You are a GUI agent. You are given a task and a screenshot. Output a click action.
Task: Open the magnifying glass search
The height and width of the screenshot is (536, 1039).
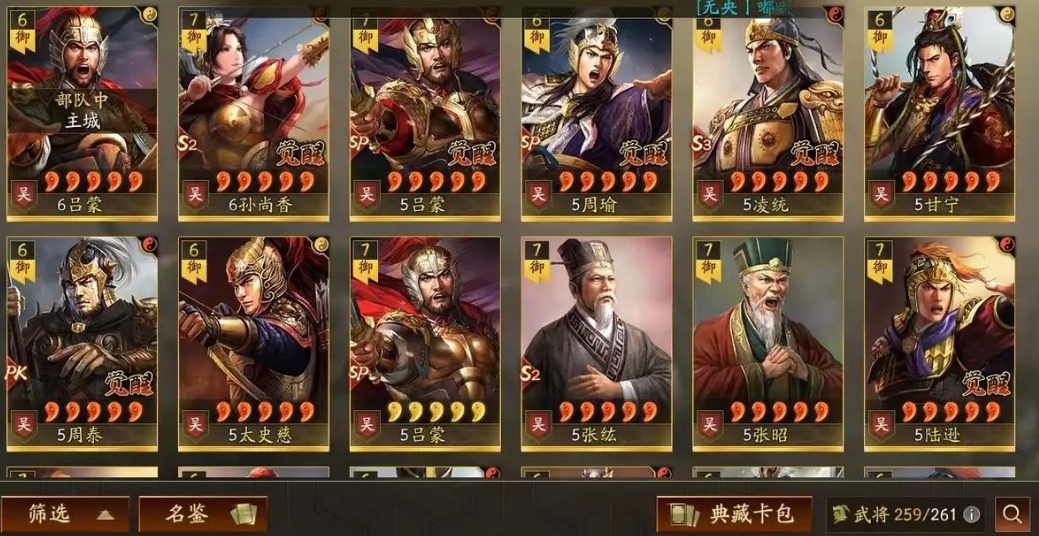pos(1012,514)
